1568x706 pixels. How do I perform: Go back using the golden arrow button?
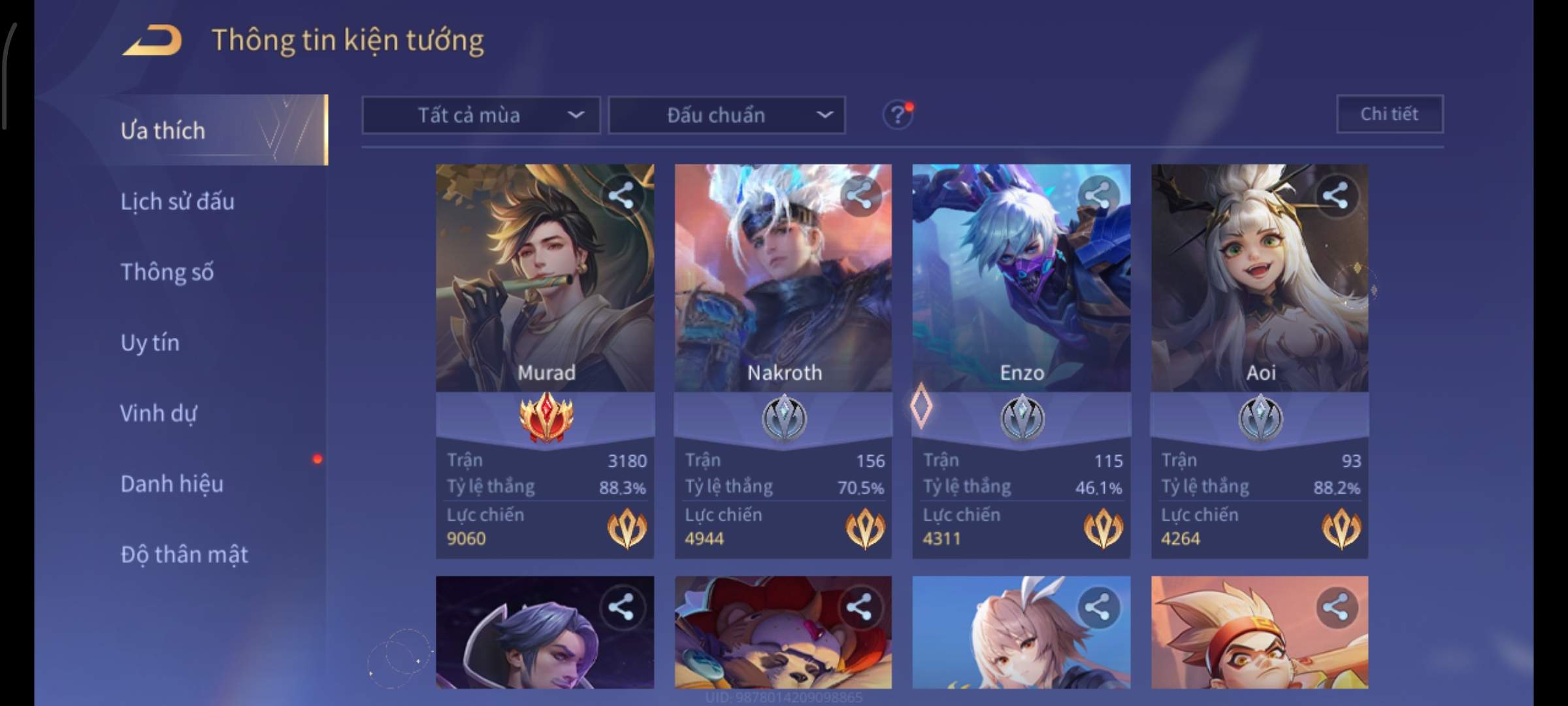pyautogui.click(x=152, y=41)
